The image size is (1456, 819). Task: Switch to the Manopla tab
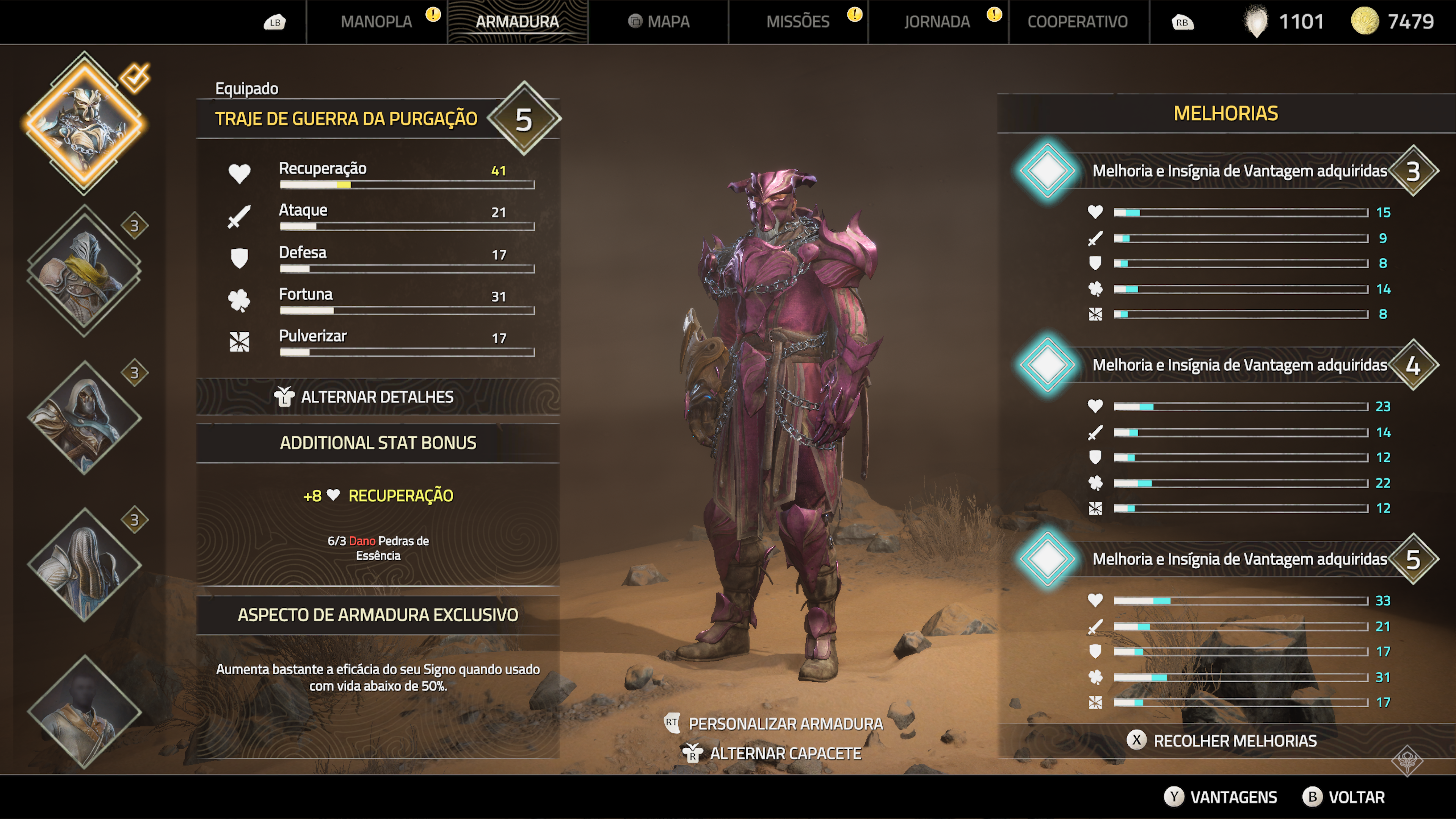click(x=377, y=22)
